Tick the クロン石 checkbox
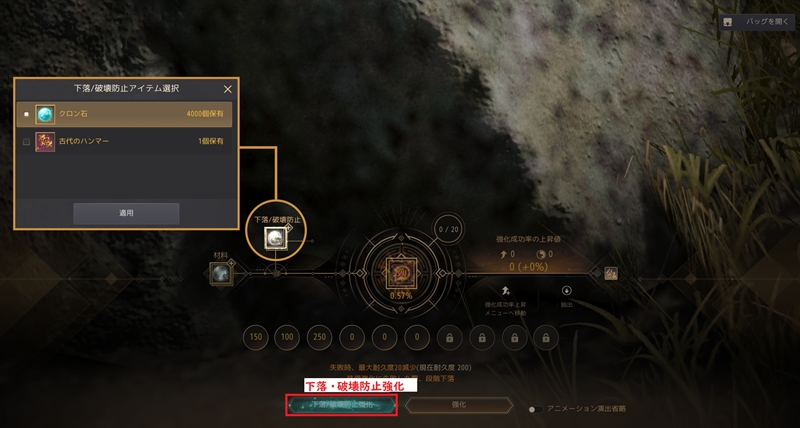 (26, 114)
